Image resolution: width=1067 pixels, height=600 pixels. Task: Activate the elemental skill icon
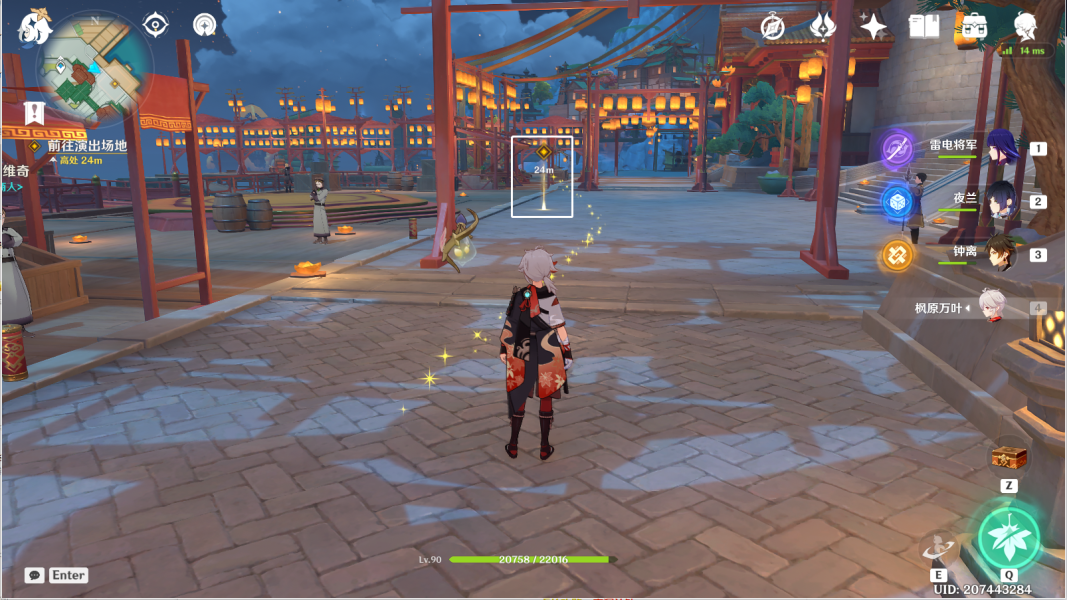[x=939, y=548]
